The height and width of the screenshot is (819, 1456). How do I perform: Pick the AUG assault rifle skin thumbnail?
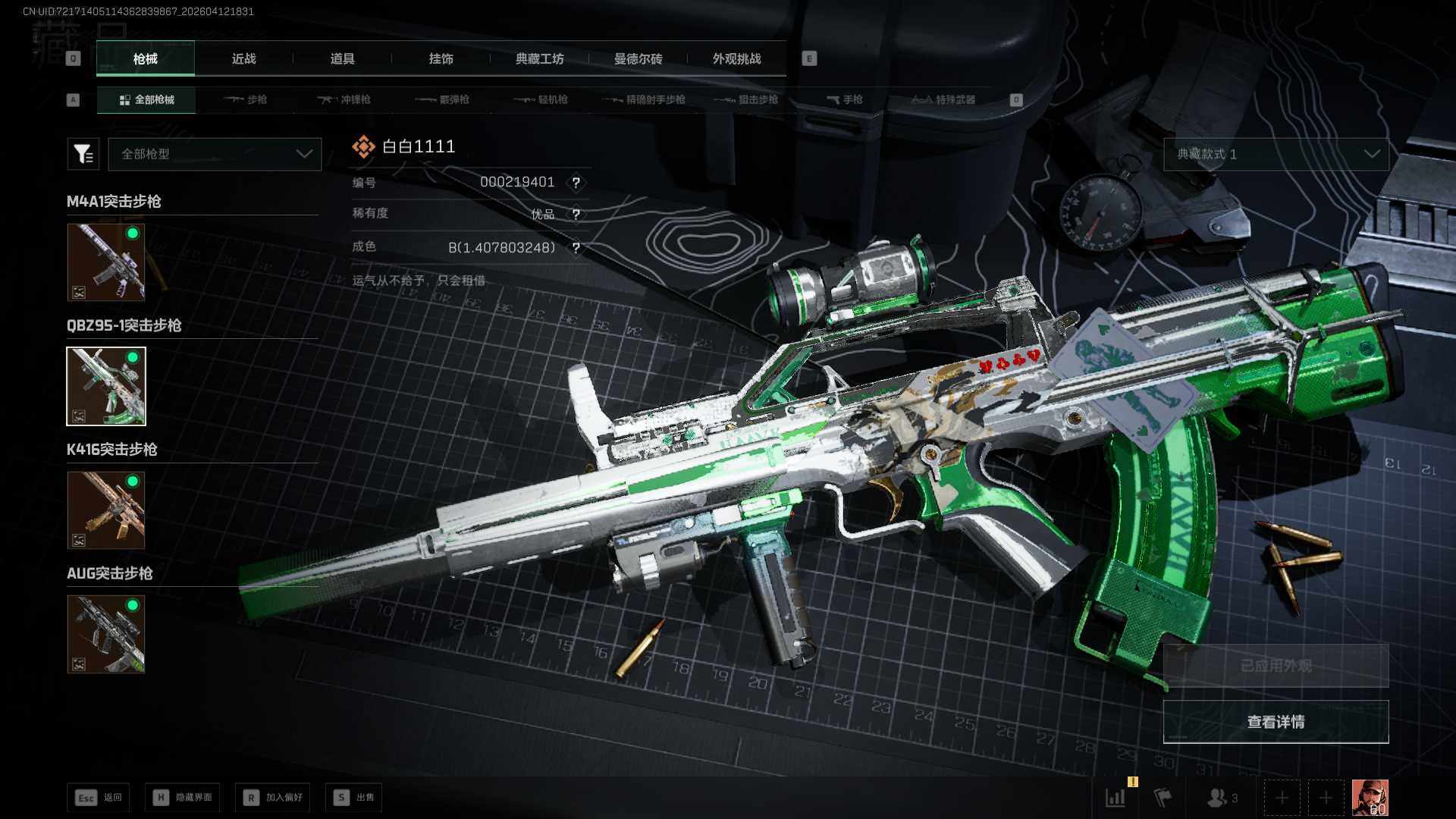pyautogui.click(x=106, y=634)
